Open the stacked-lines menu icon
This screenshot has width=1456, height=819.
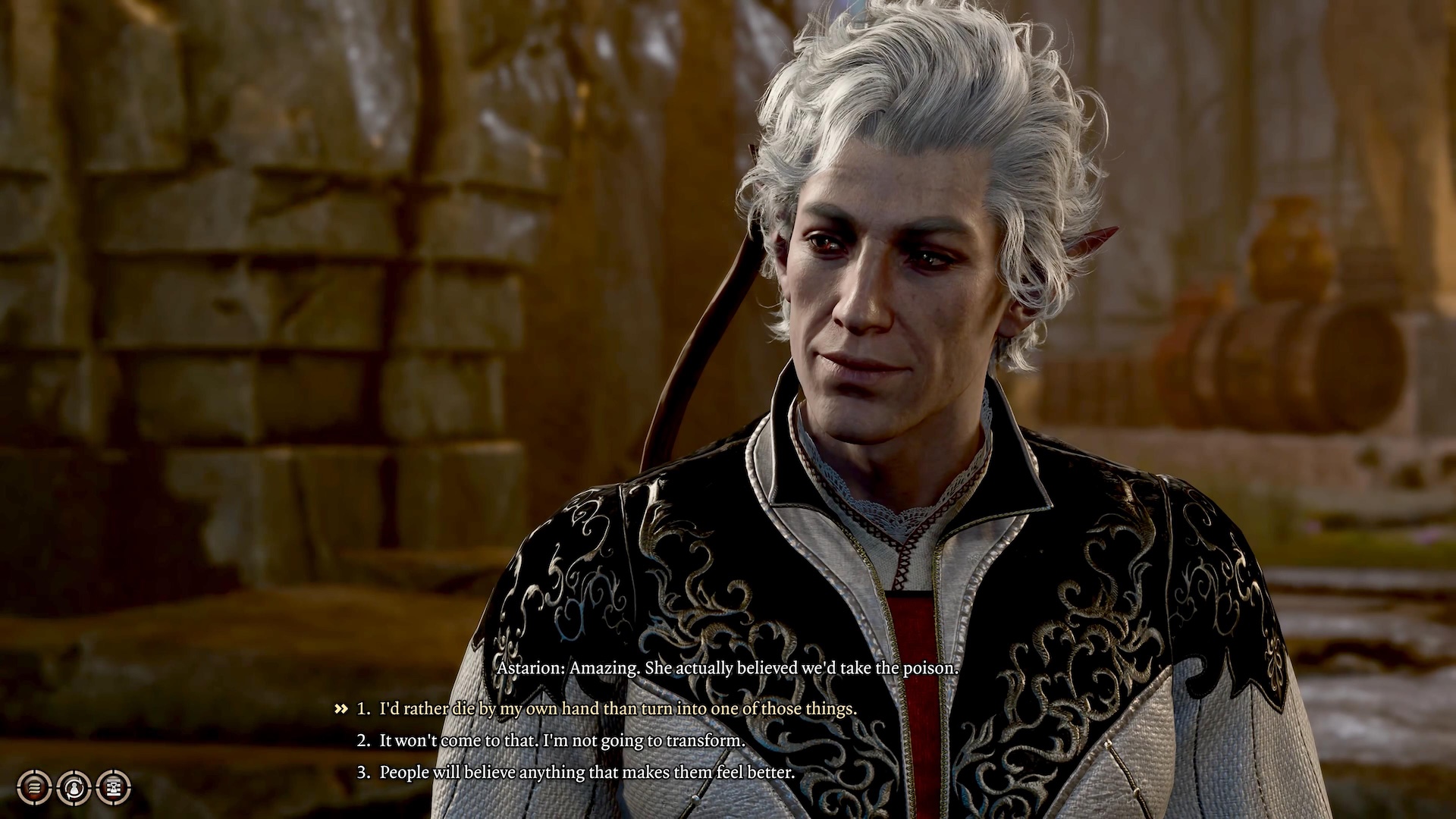pyautogui.click(x=34, y=787)
